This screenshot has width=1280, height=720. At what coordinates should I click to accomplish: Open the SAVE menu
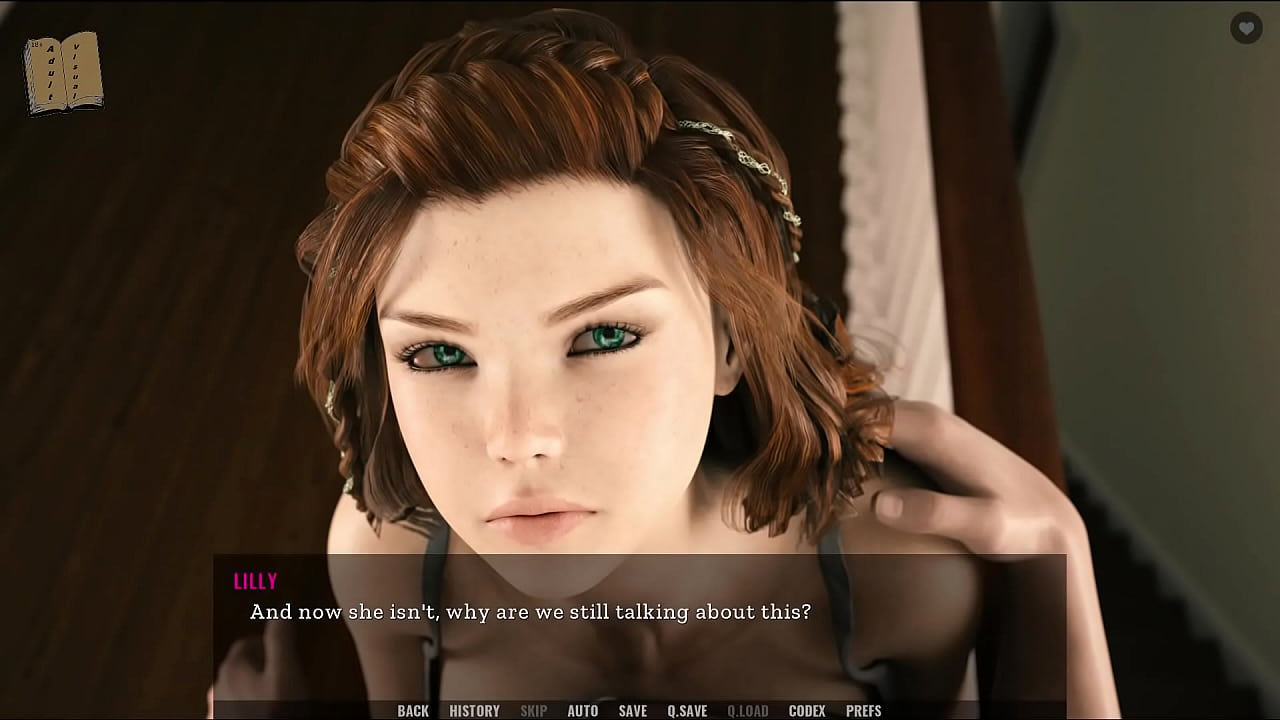632,711
